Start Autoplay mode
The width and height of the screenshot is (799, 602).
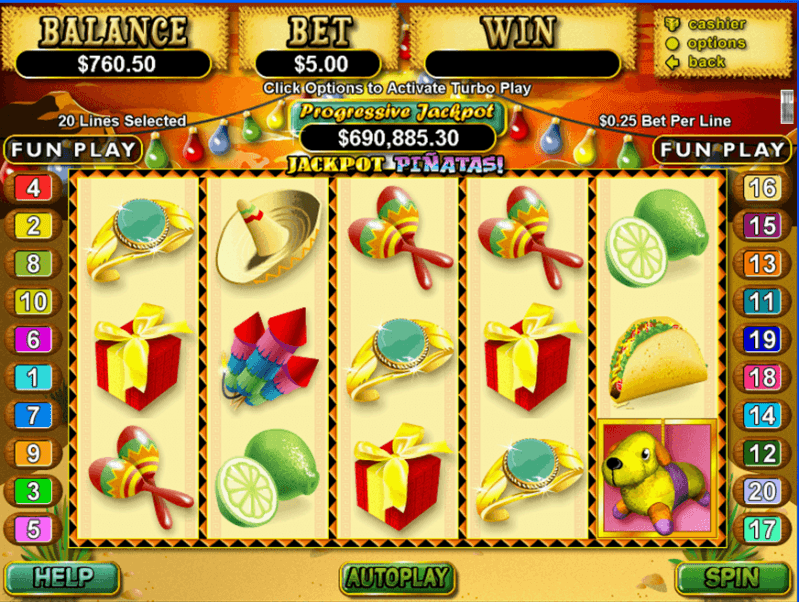pyautogui.click(x=398, y=577)
